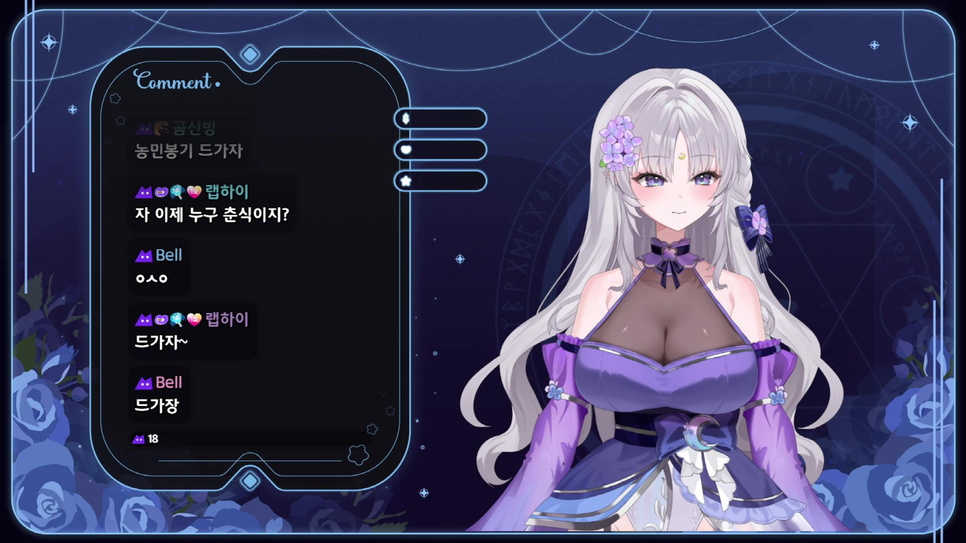The height and width of the screenshot is (543, 966).
Task: Select the chat message '농민봉기 드가자'
Action: (189, 151)
